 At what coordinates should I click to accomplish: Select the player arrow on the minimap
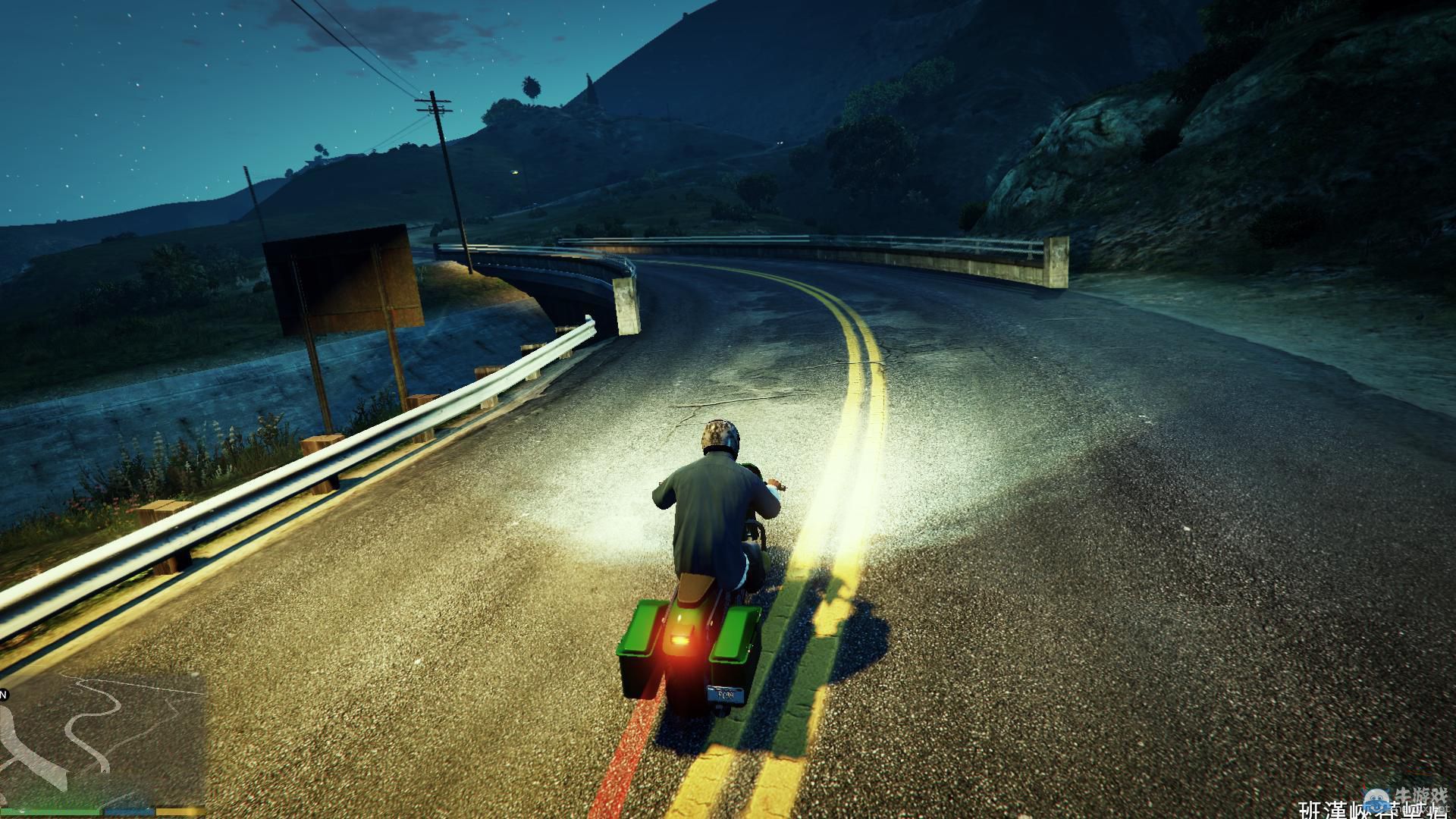tap(104, 771)
